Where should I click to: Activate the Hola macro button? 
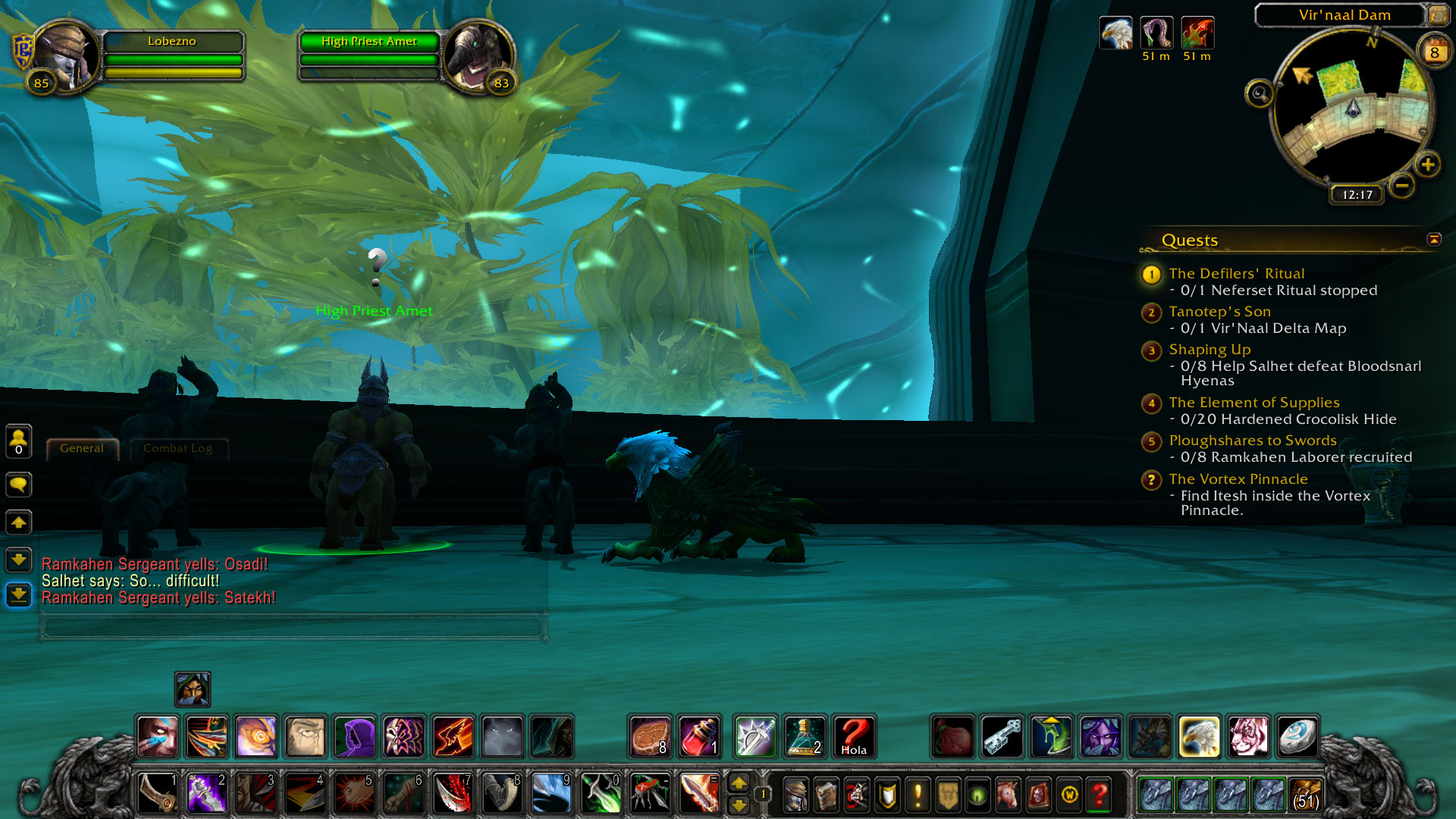coord(854,736)
